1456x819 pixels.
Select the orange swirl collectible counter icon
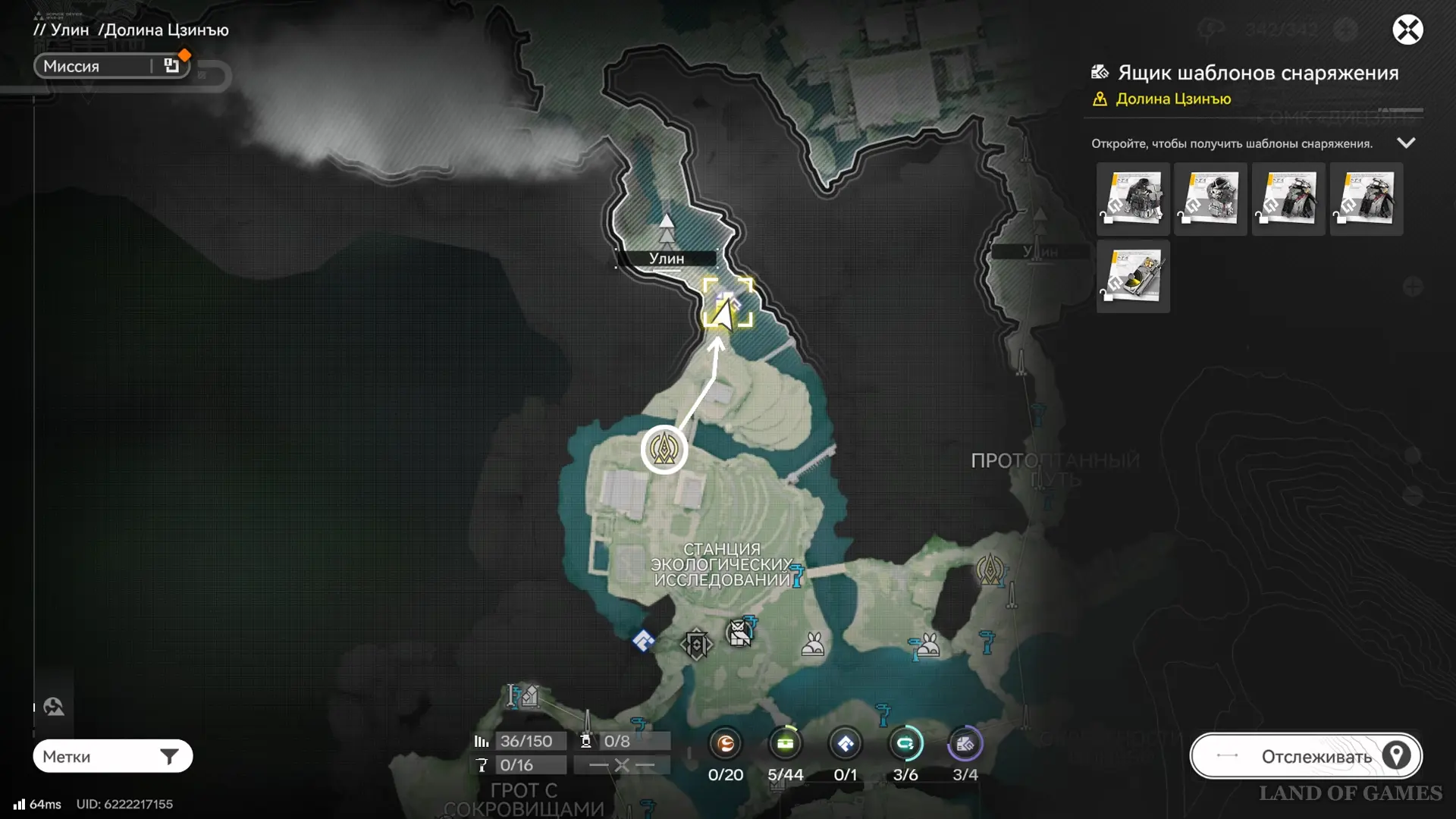pyautogui.click(x=725, y=744)
